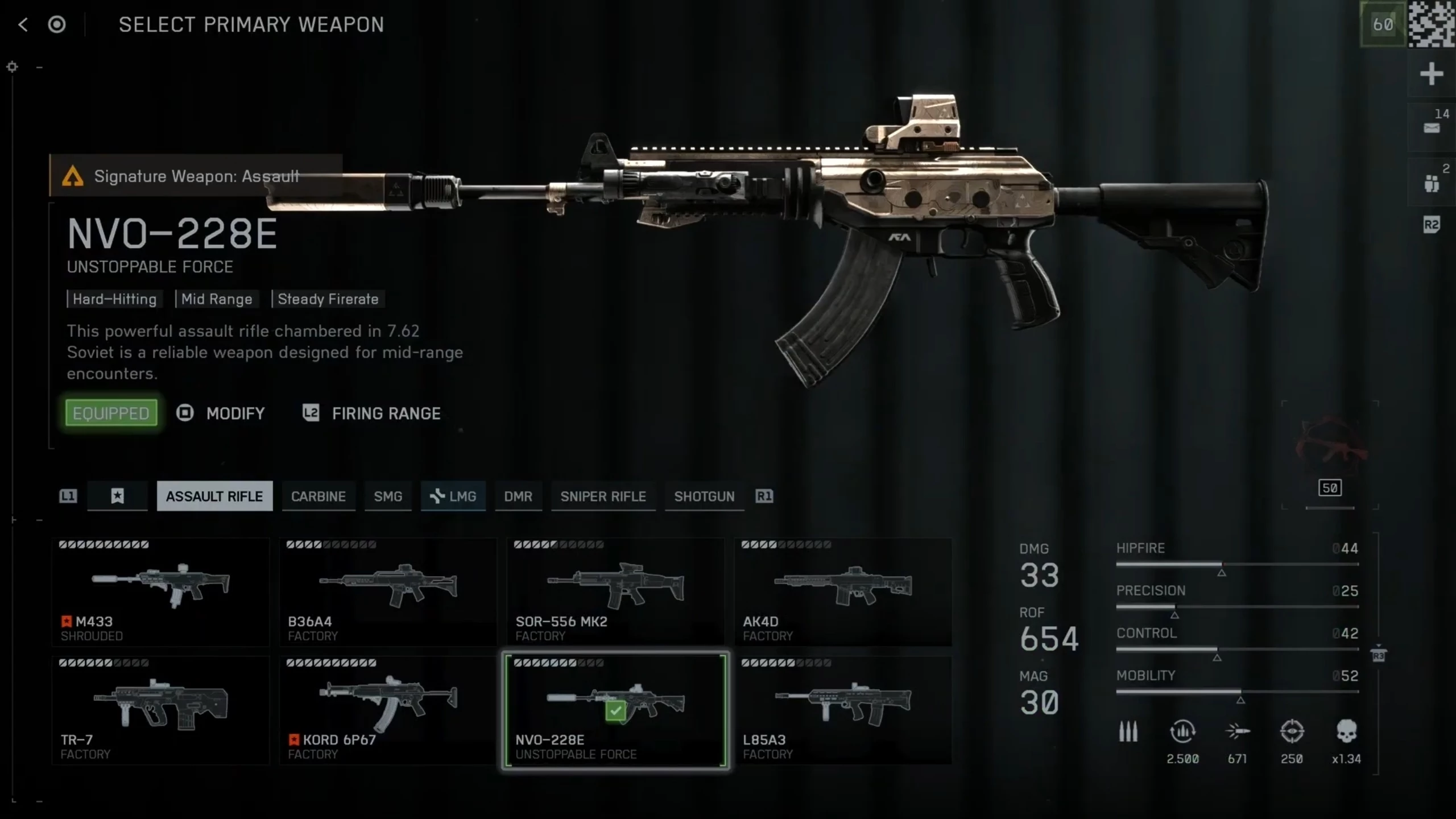Choose the B36A4 Factory rifle
The height and width of the screenshot is (819, 1456).
388,591
